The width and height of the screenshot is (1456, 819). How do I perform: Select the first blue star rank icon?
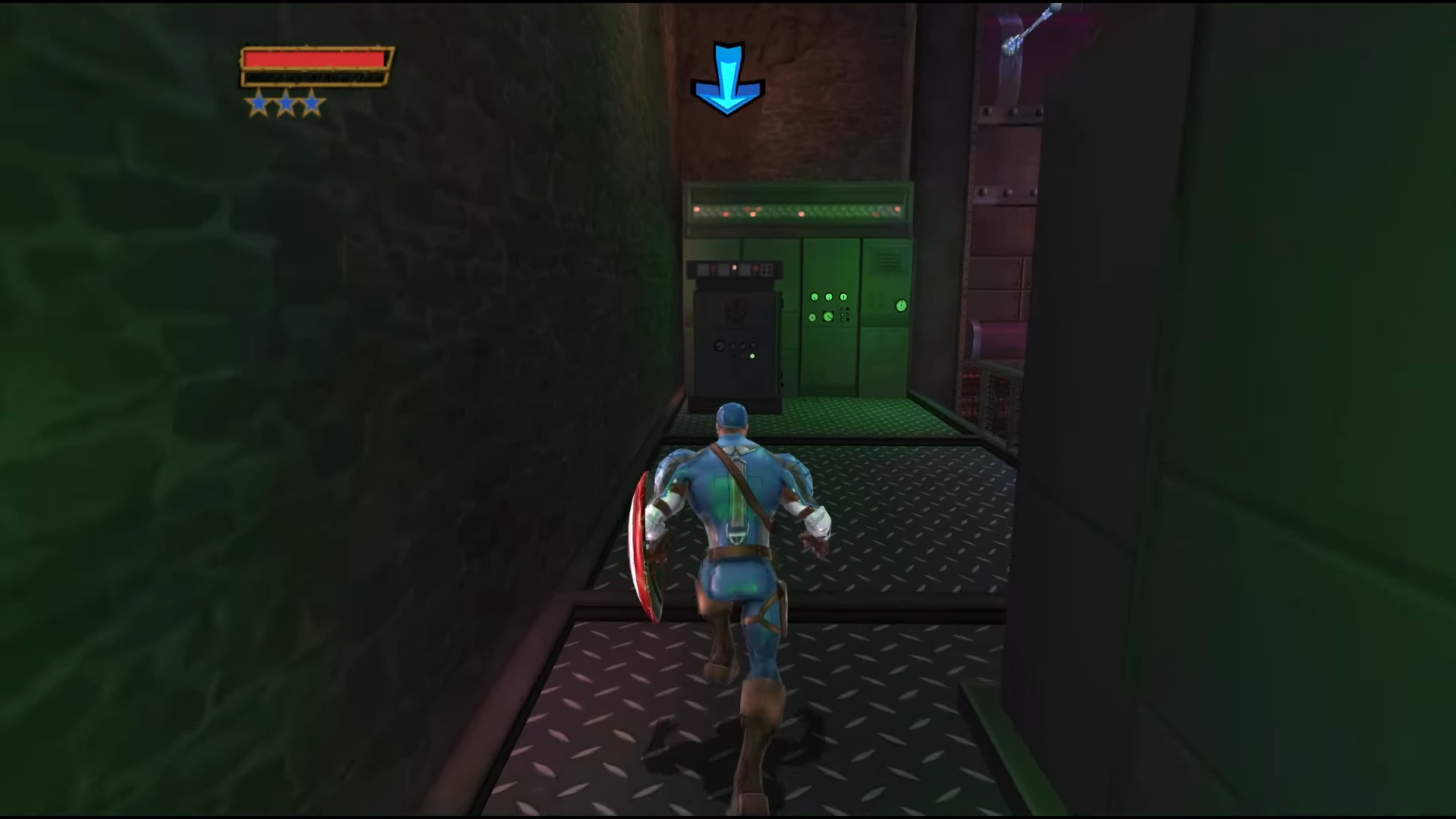[x=258, y=104]
